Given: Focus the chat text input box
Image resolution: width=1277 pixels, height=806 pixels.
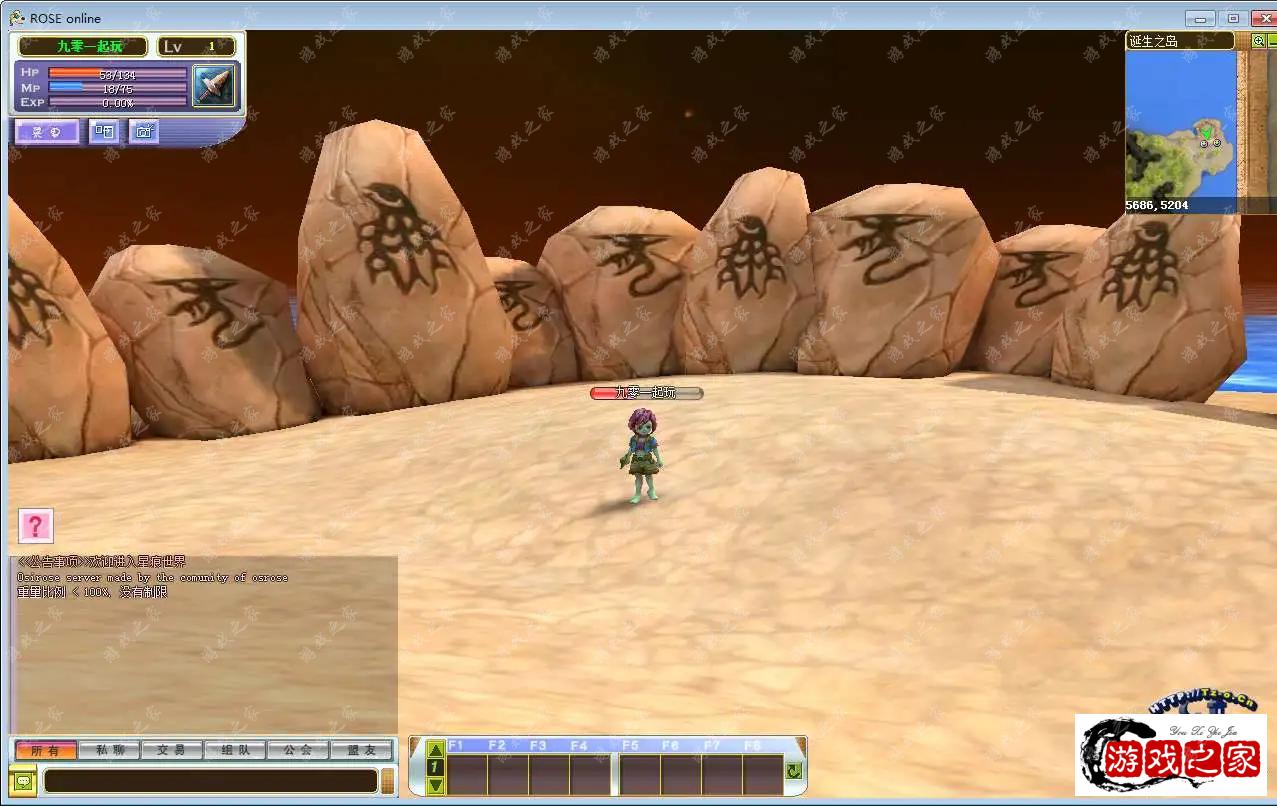Looking at the screenshot, I should (210, 781).
